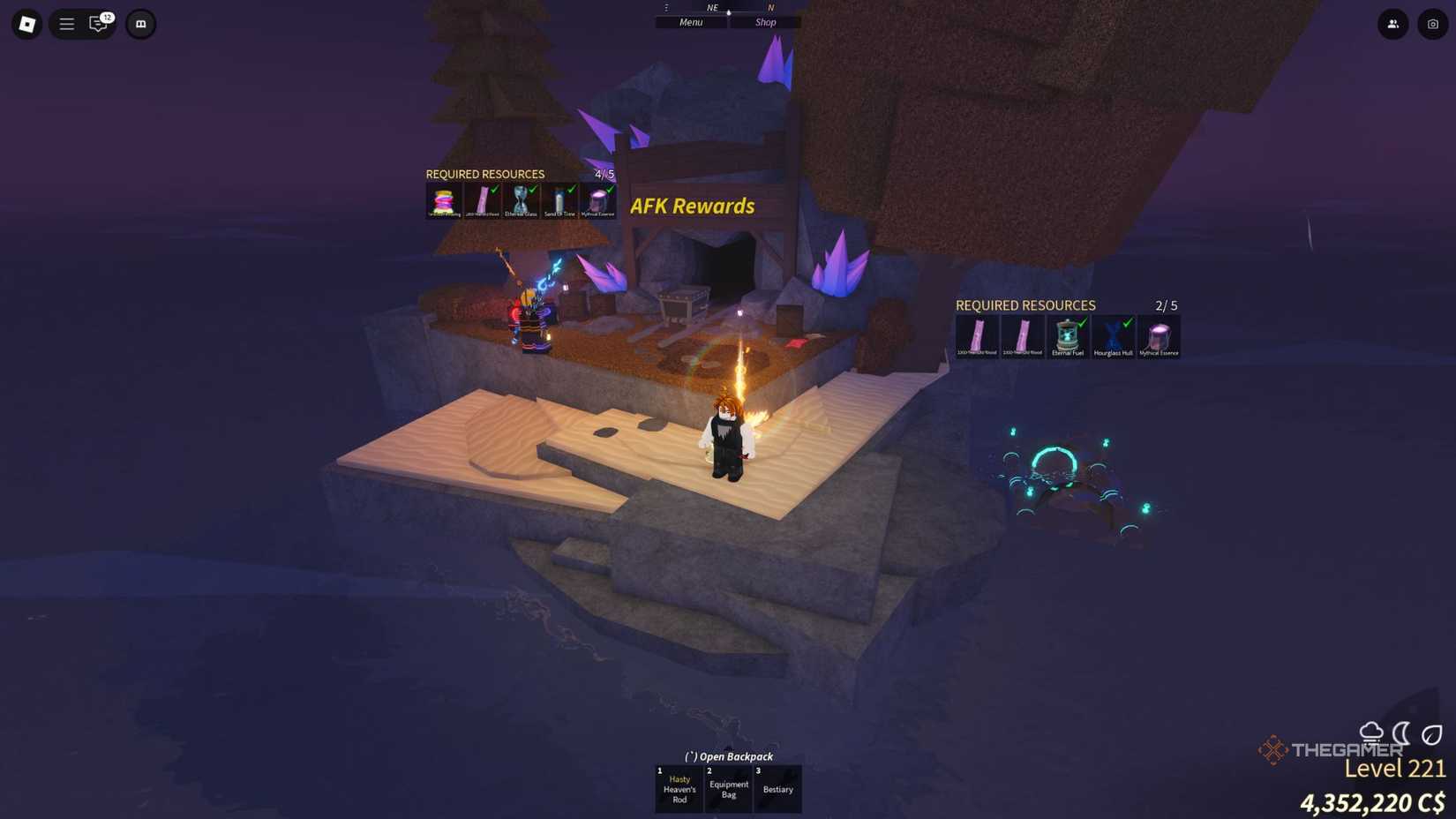1456x819 pixels.
Task: Click Open Backpack
Action: 728,756
